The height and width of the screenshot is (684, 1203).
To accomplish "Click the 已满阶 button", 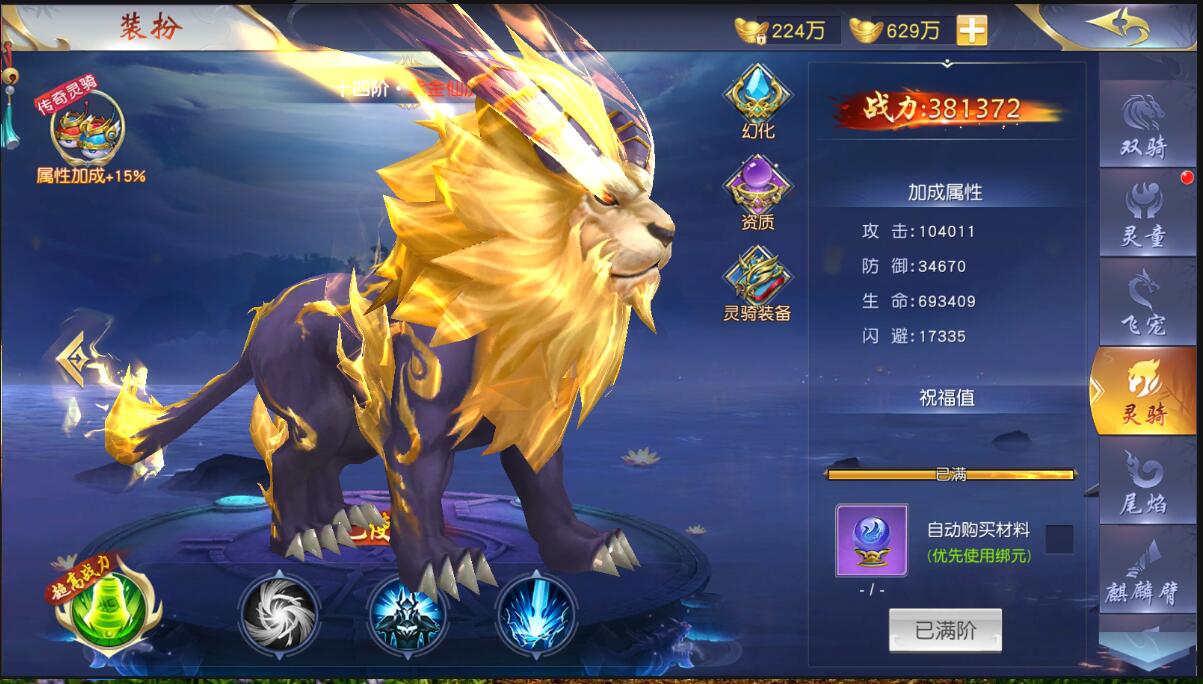I will tap(945, 630).
